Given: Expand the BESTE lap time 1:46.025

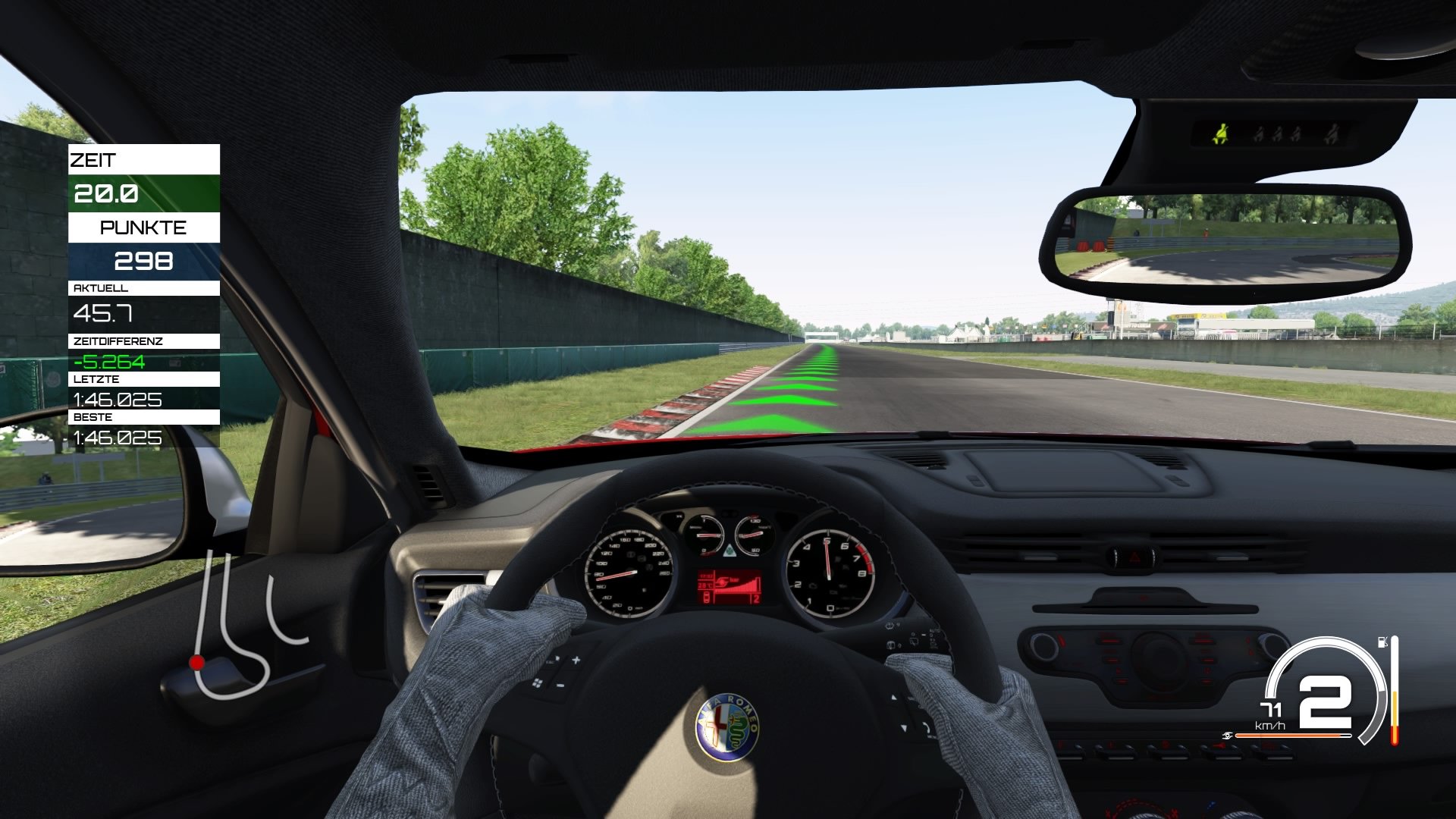Looking at the screenshot, I should [x=118, y=438].
